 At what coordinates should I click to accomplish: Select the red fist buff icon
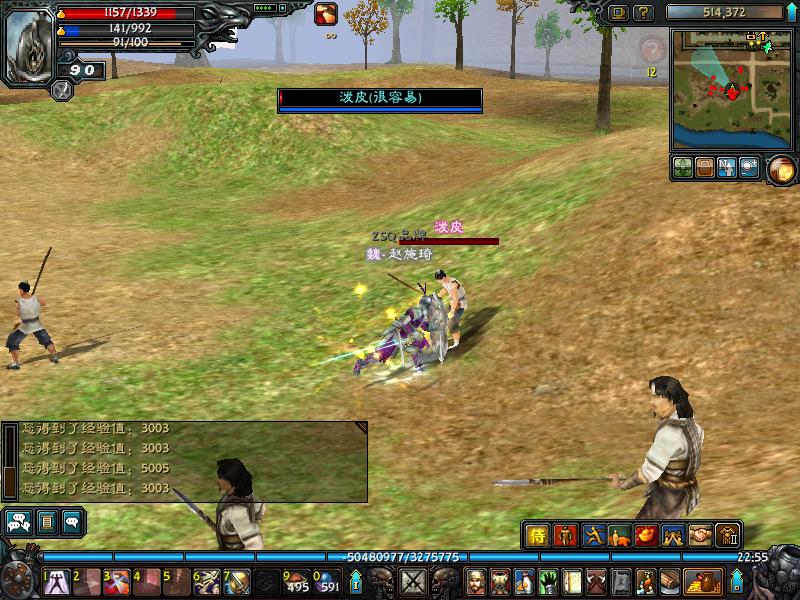326,14
